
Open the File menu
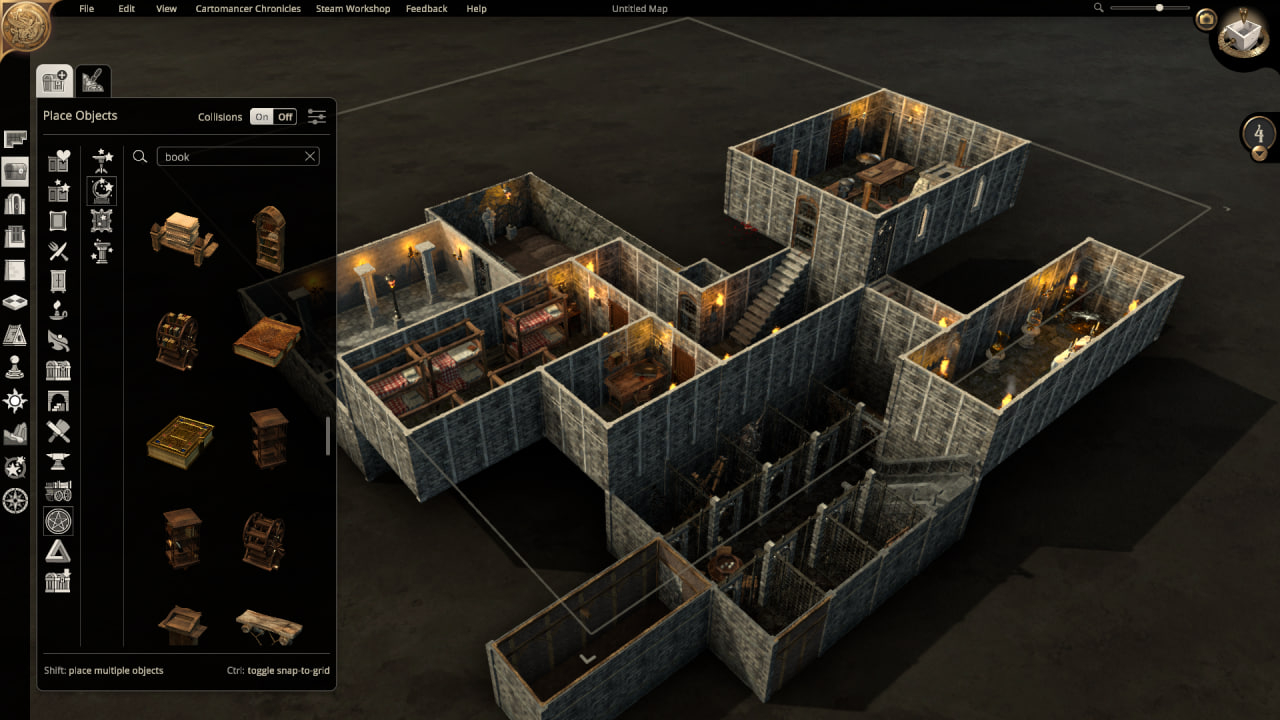tap(87, 9)
